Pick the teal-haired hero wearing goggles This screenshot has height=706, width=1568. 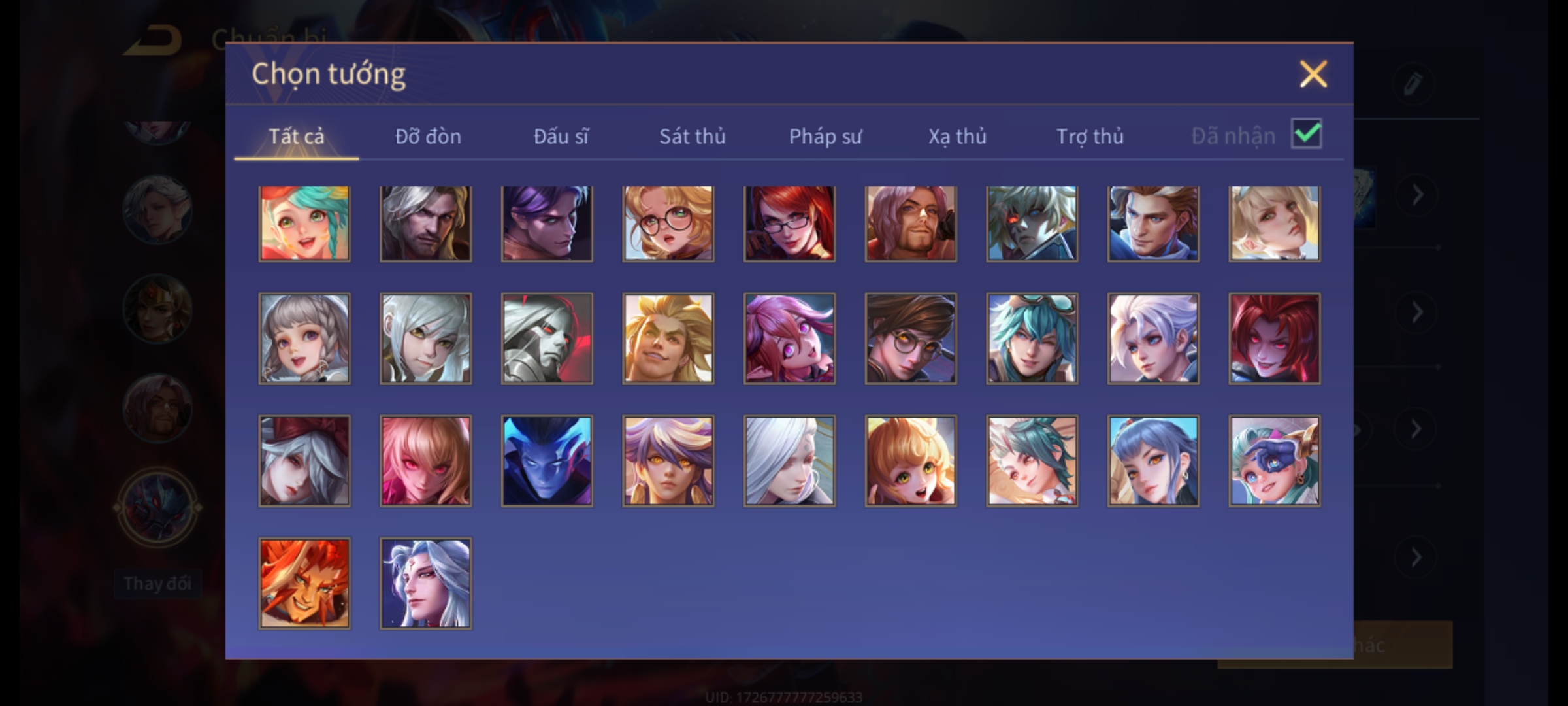[x=1032, y=338]
